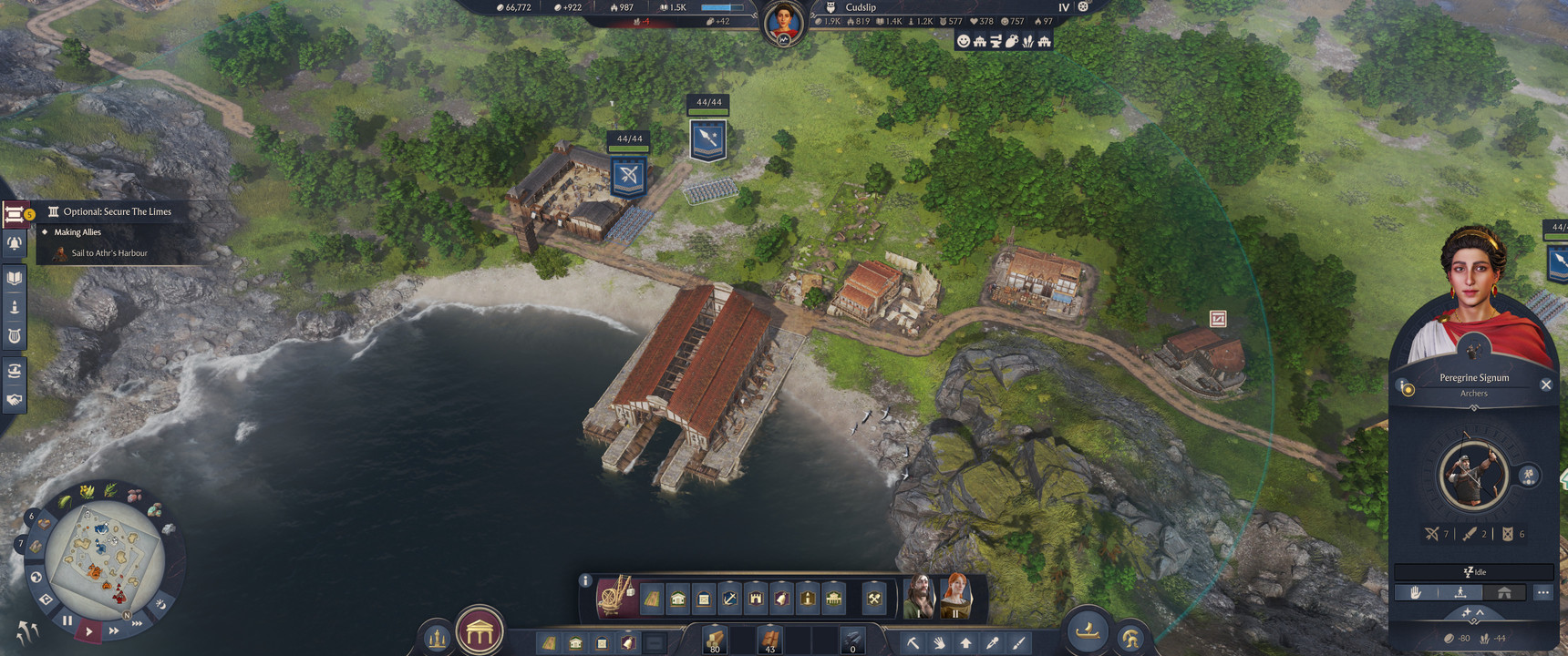The width and height of the screenshot is (1568, 656).
Task: Activate the eyedropper copy tool
Action: [993, 643]
